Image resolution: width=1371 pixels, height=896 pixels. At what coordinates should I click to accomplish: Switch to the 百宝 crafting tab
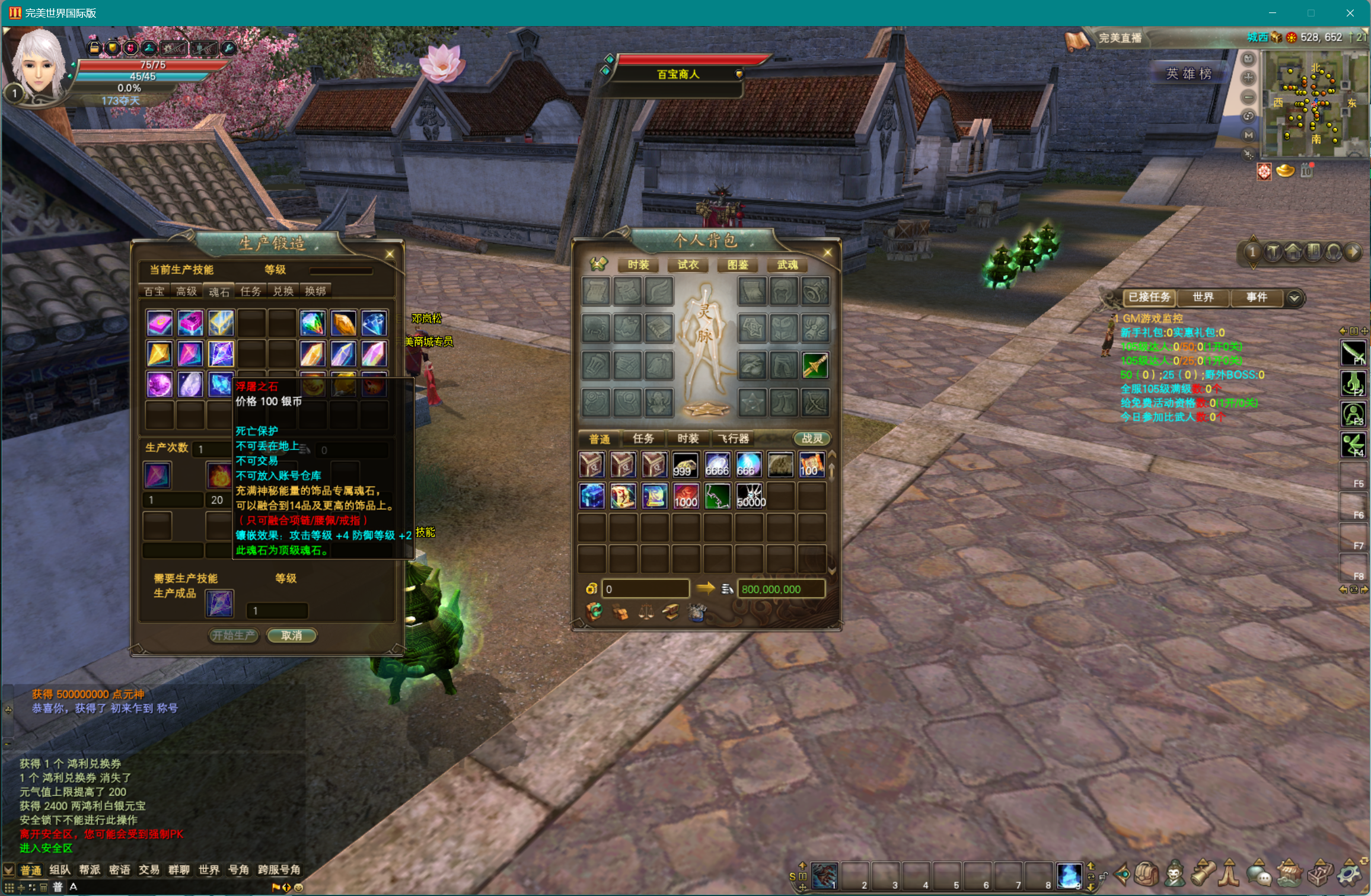(x=155, y=291)
